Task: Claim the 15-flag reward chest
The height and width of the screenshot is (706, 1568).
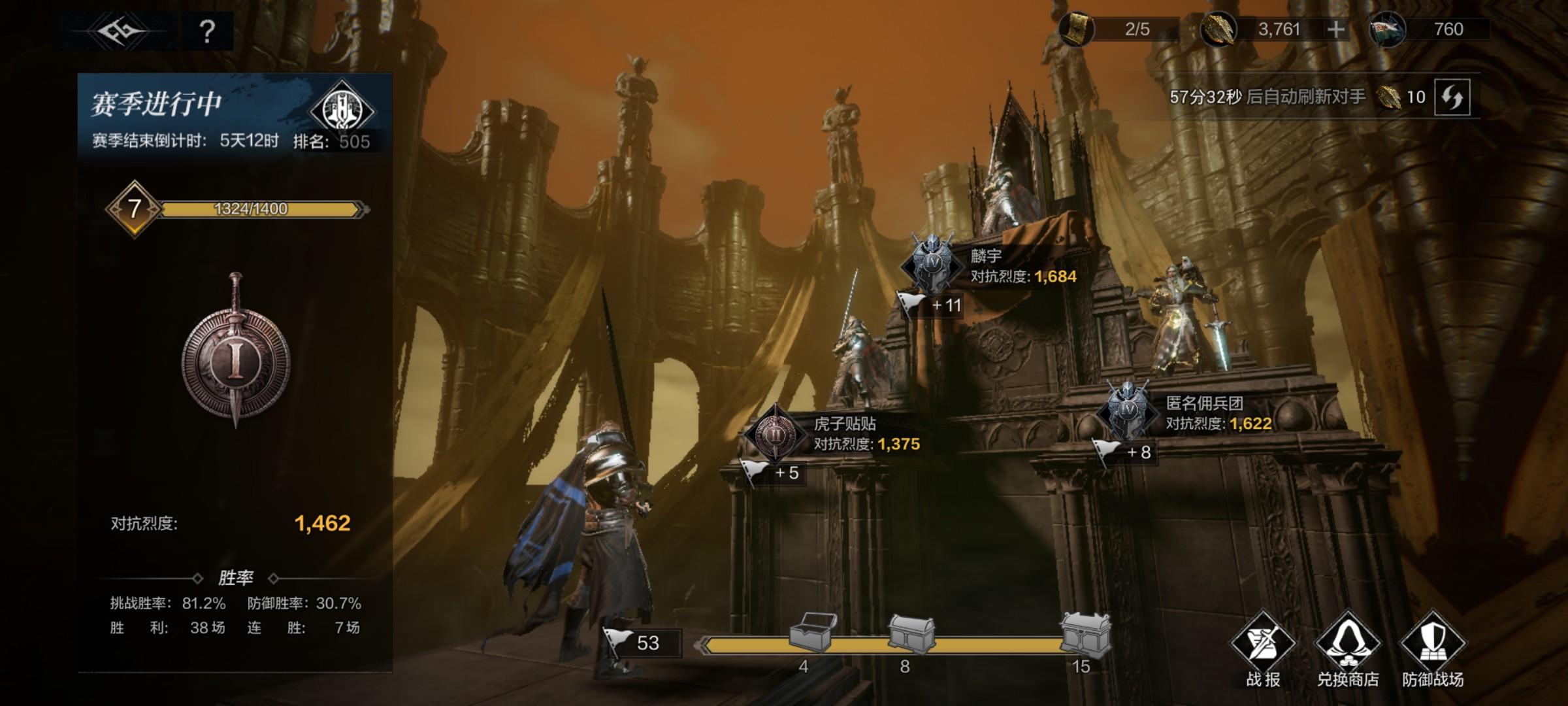Action: pos(1085,633)
